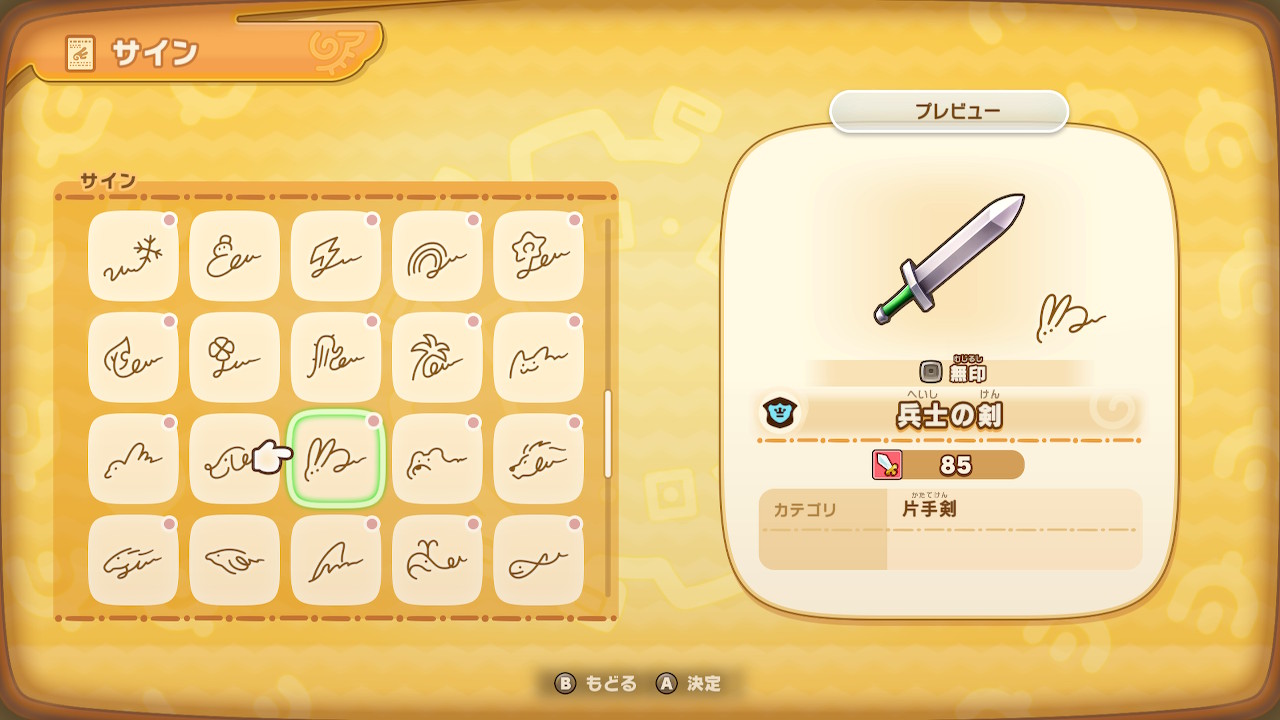Select the snowflake signature
Viewport: 1280px width, 720px height.
(134, 257)
